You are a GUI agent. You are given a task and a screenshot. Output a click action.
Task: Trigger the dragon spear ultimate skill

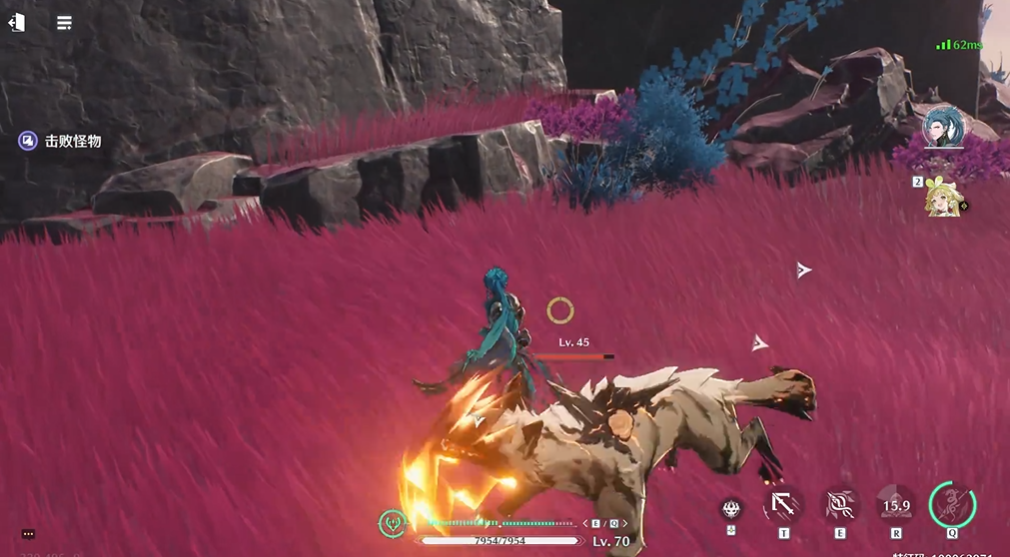tap(952, 503)
